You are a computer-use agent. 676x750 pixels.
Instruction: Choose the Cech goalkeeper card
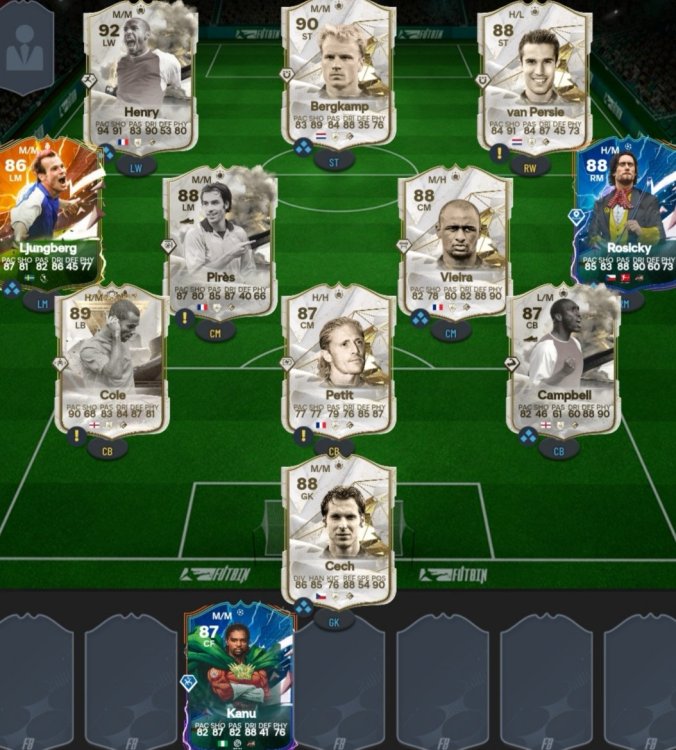(340, 532)
